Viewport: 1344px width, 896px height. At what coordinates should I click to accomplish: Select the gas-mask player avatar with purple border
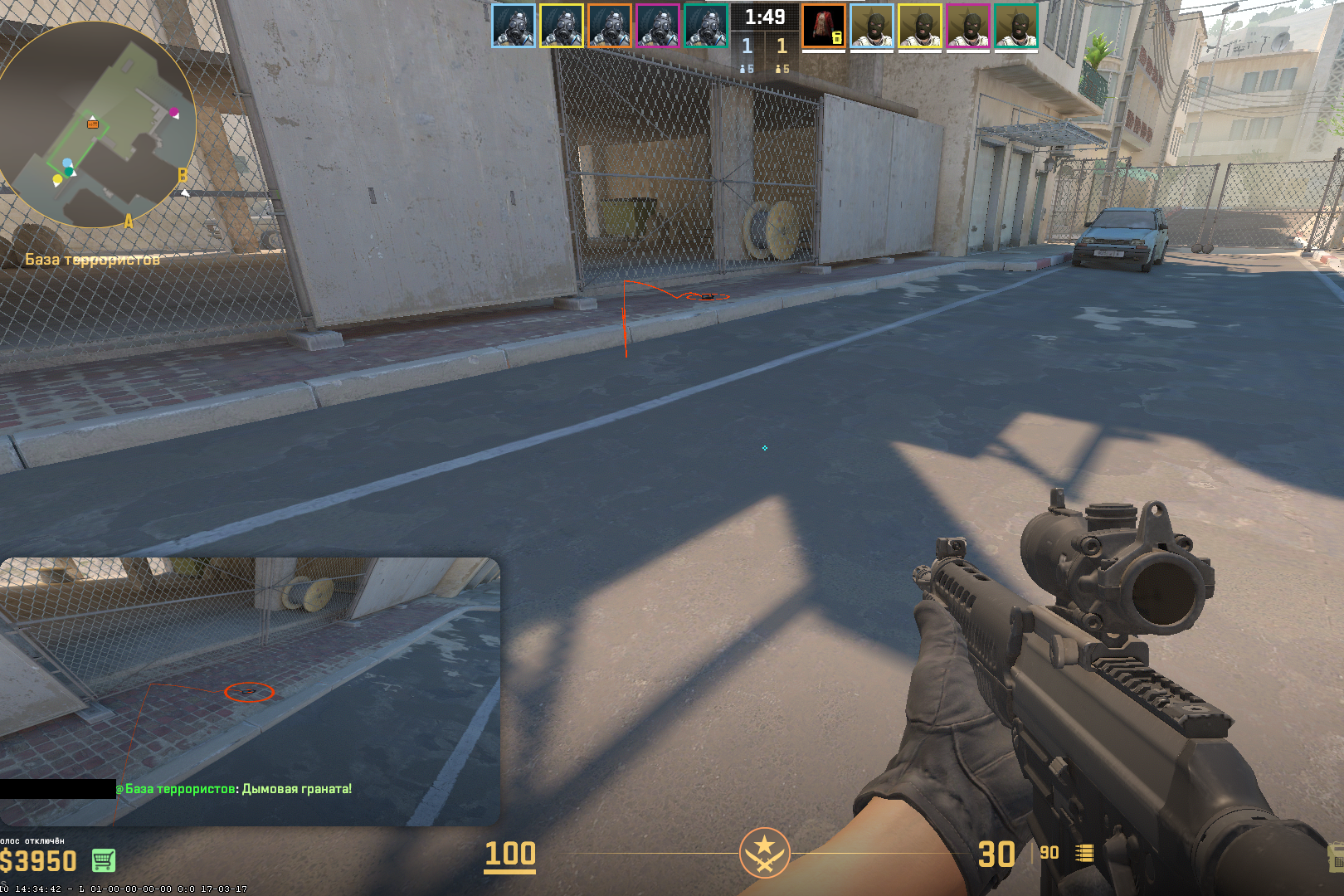coord(657,26)
